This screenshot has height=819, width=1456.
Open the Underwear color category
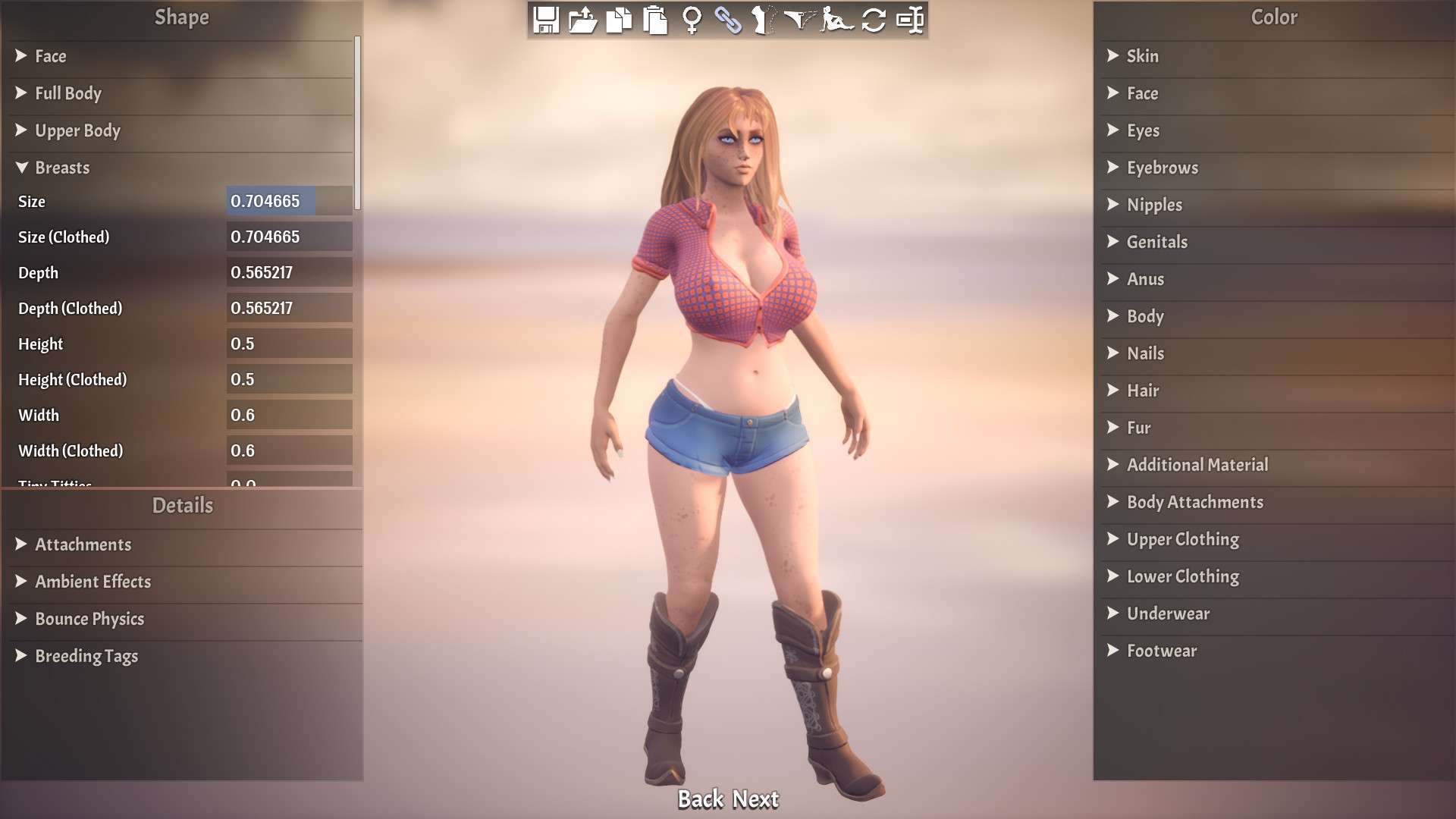tap(1167, 613)
